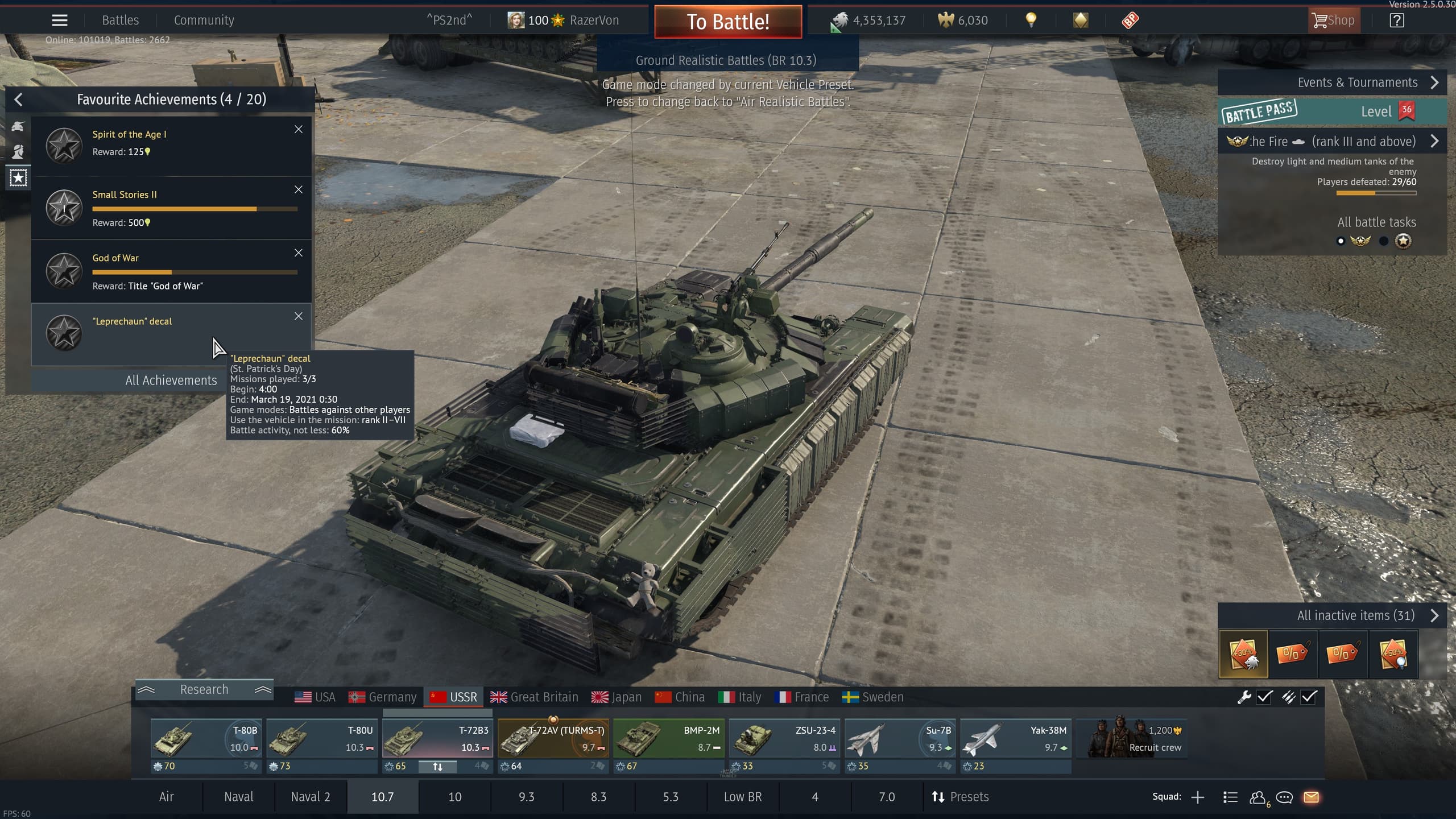1456x819 pixels.
Task: Start the match with To Battle!
Action: pyautogui.click(x=728, y=22)
